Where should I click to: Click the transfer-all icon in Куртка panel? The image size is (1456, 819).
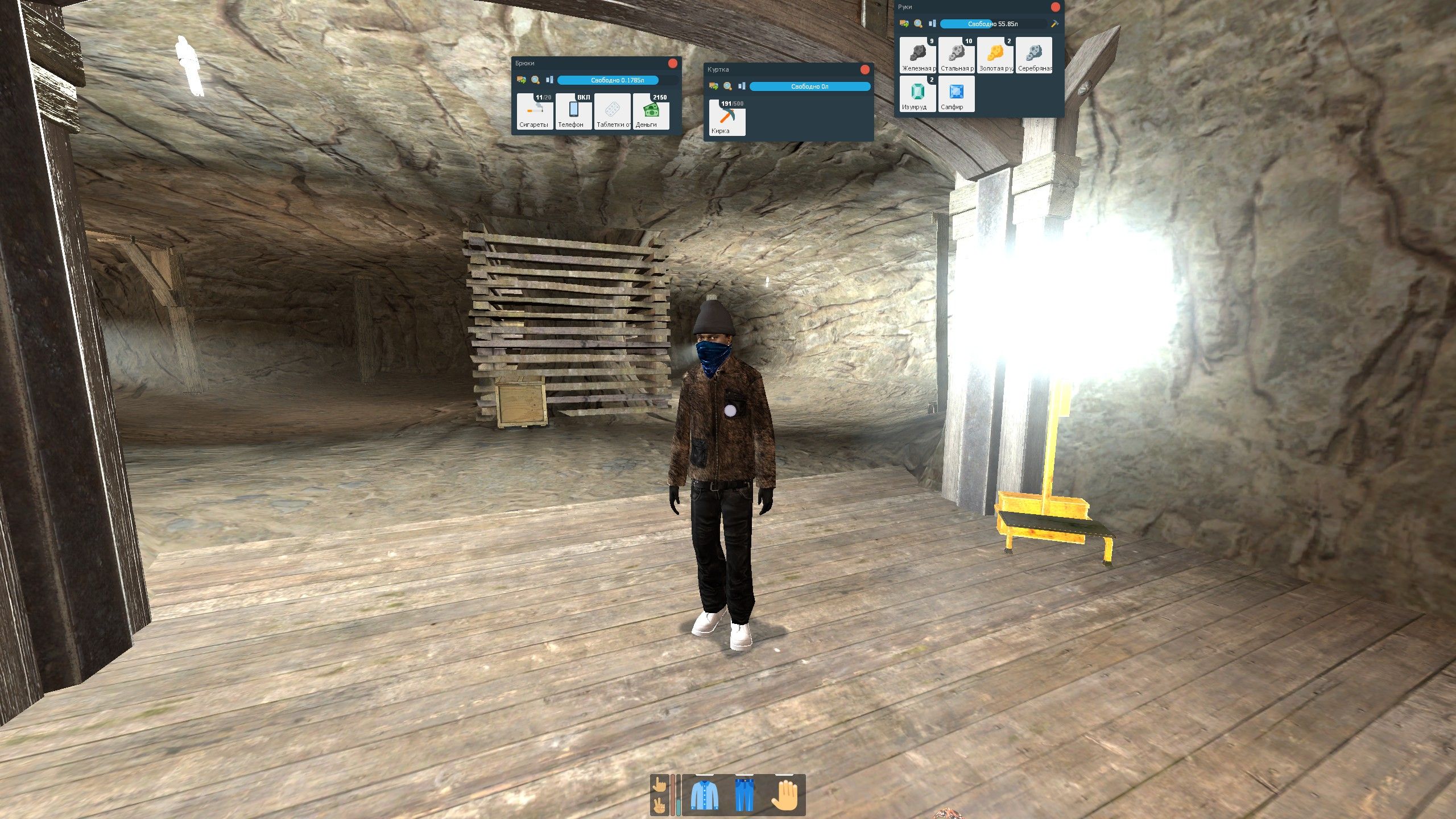(x=713, y=86)
